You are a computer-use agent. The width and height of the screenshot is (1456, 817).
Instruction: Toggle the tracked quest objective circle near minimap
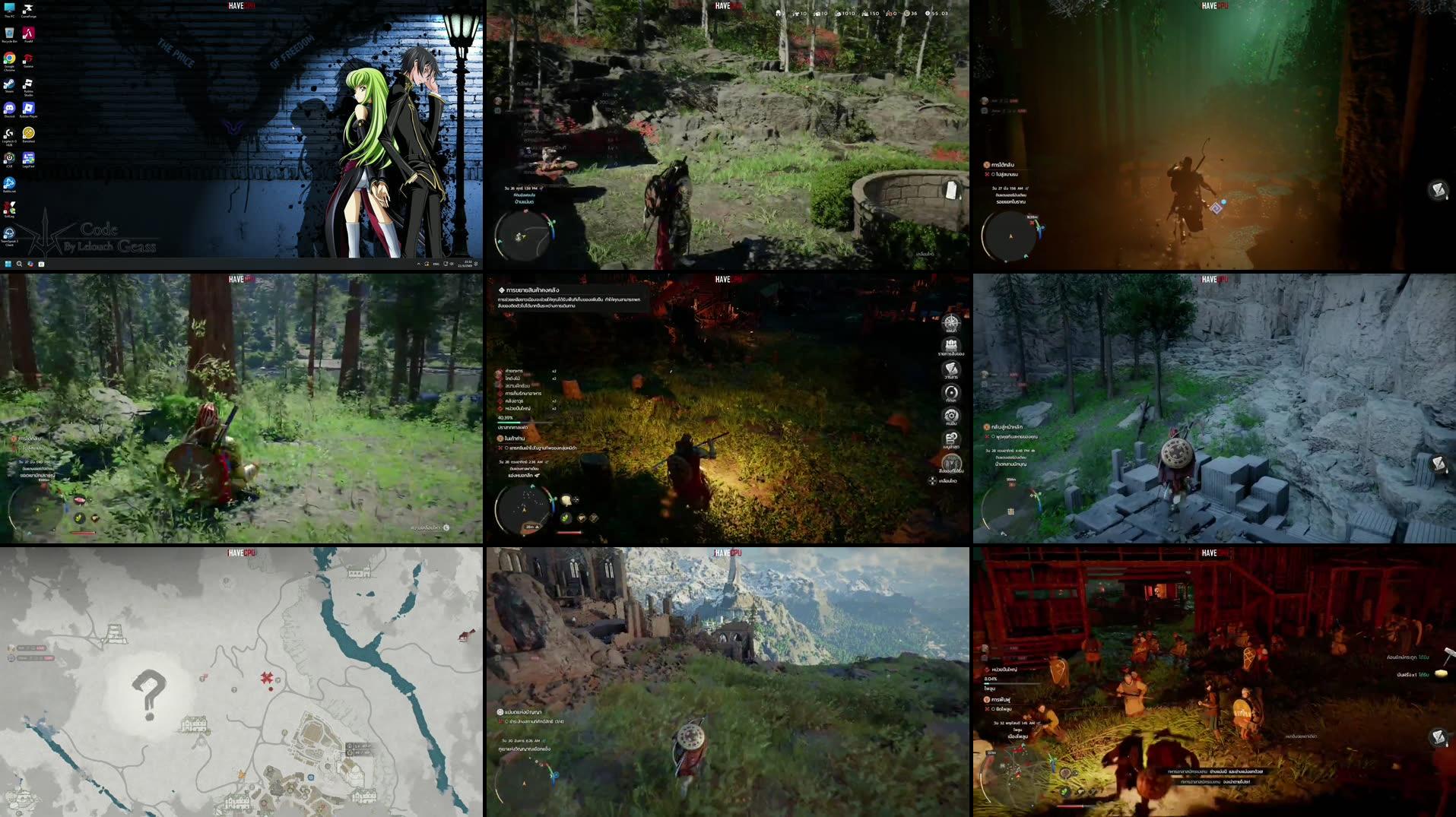[x=508, y=721]
